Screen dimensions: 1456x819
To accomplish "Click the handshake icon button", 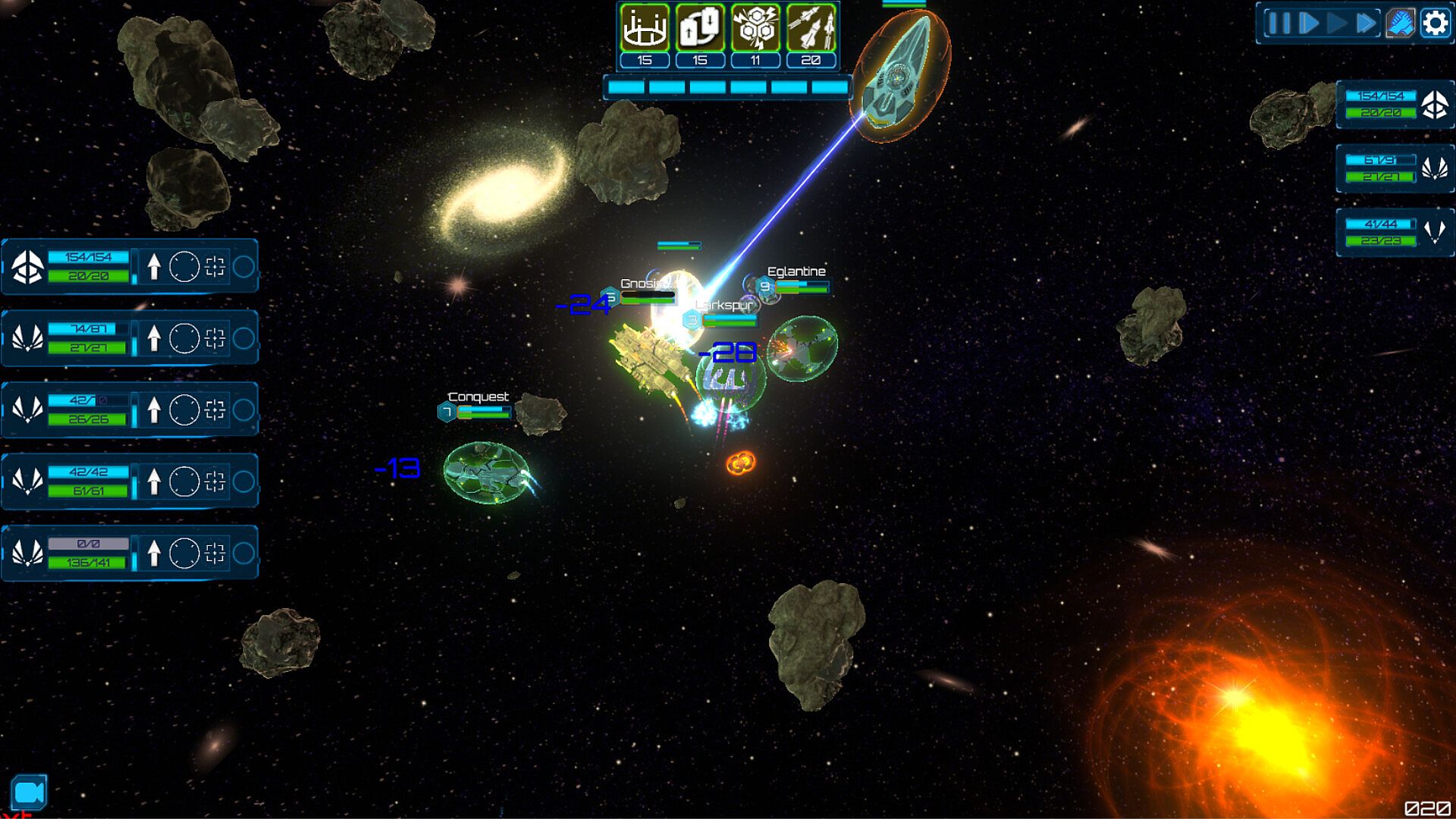I will (1401, 24).
